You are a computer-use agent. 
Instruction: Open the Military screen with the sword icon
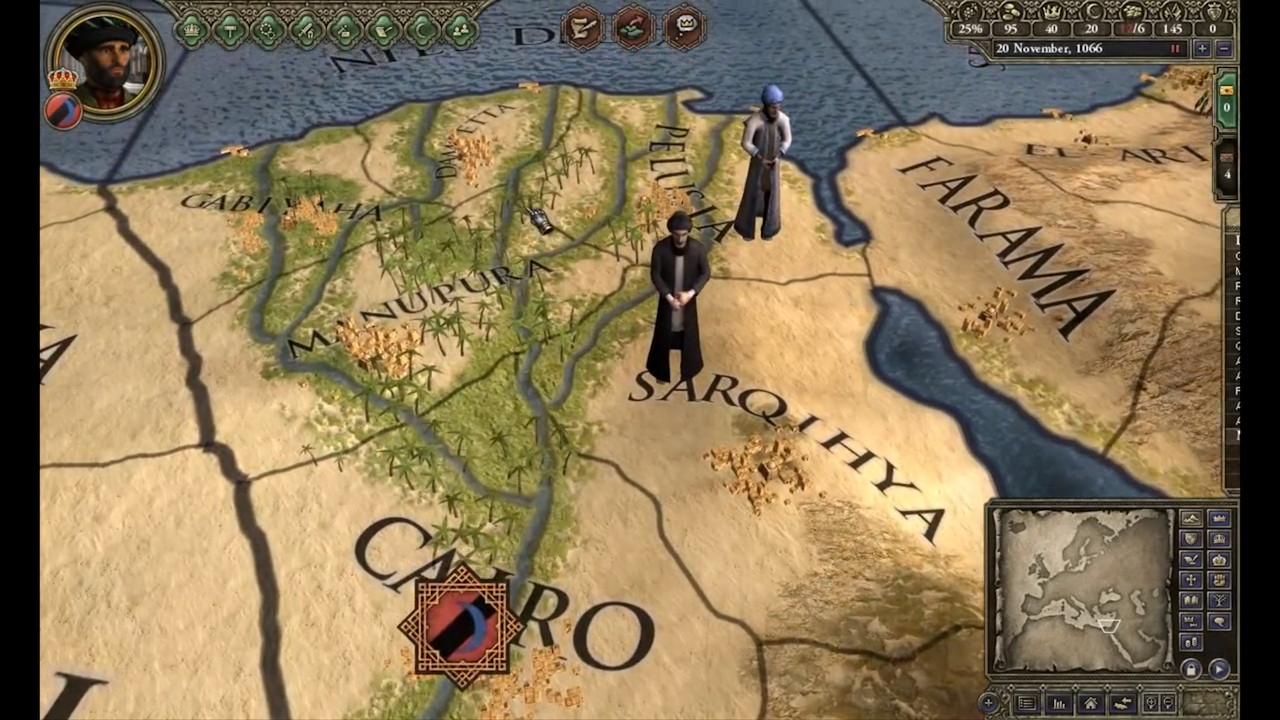(307, 28)
